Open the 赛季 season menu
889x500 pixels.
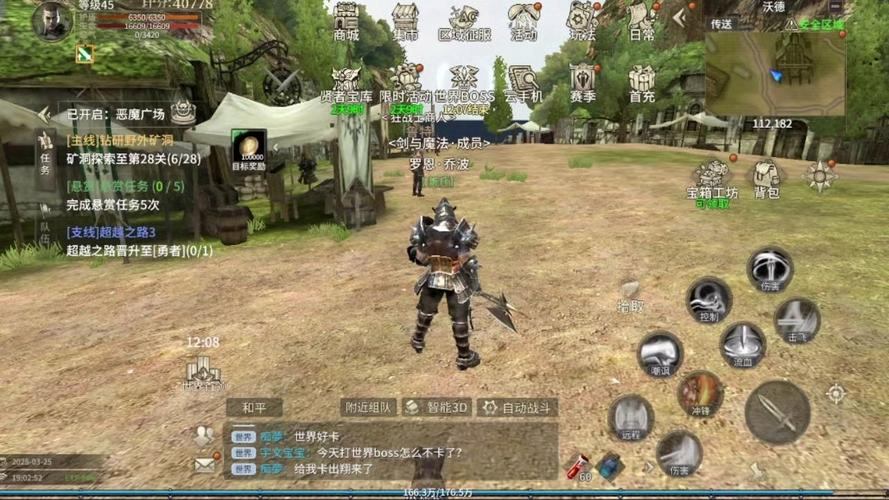click(x=583, y=82)
